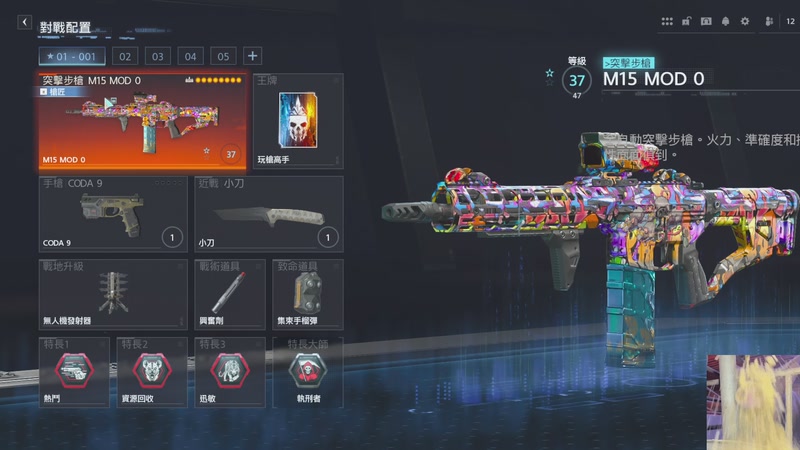The width and height of the screenshot is (800, 450).
Task: Select the cluster grenade lethal slot
Action: [x=307, y=294]
